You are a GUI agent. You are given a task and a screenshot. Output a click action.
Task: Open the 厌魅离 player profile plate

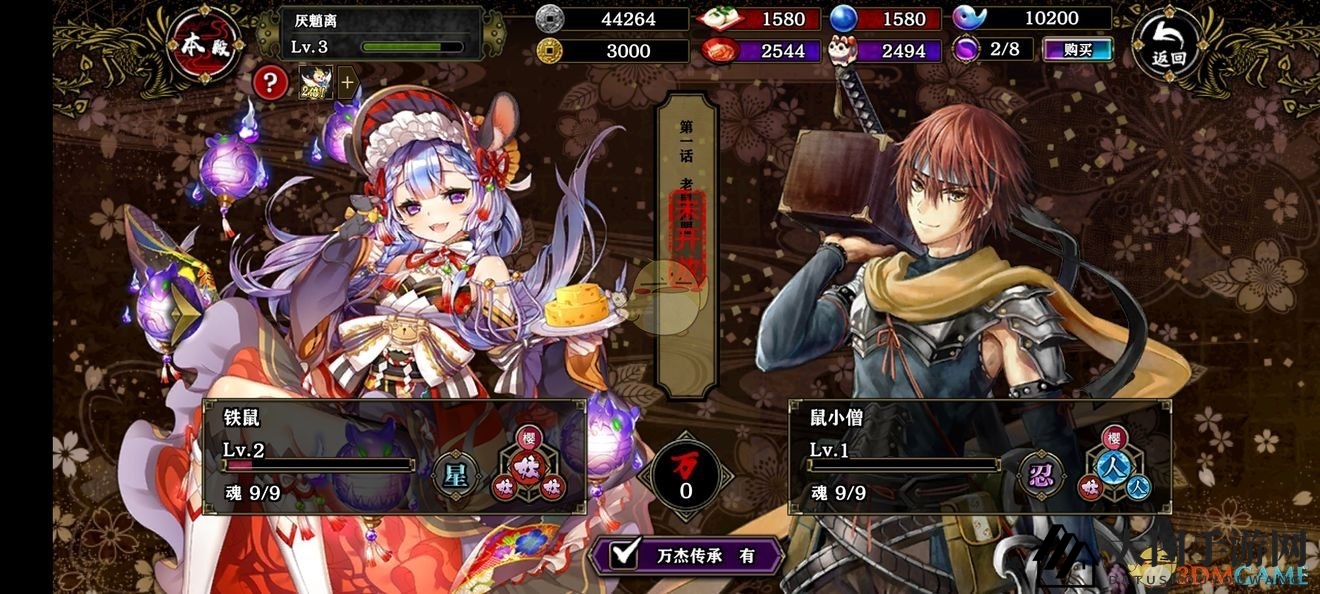(x=370, y=33)
